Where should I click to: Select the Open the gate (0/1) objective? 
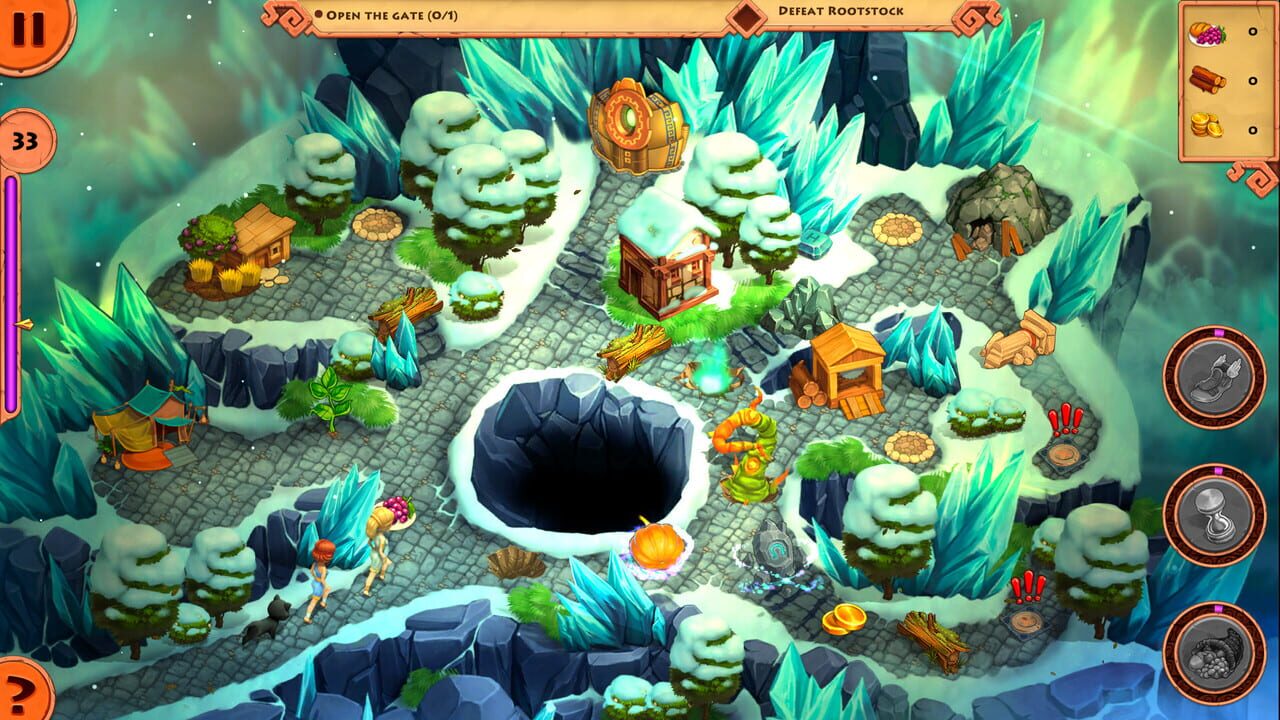(390, 15)
